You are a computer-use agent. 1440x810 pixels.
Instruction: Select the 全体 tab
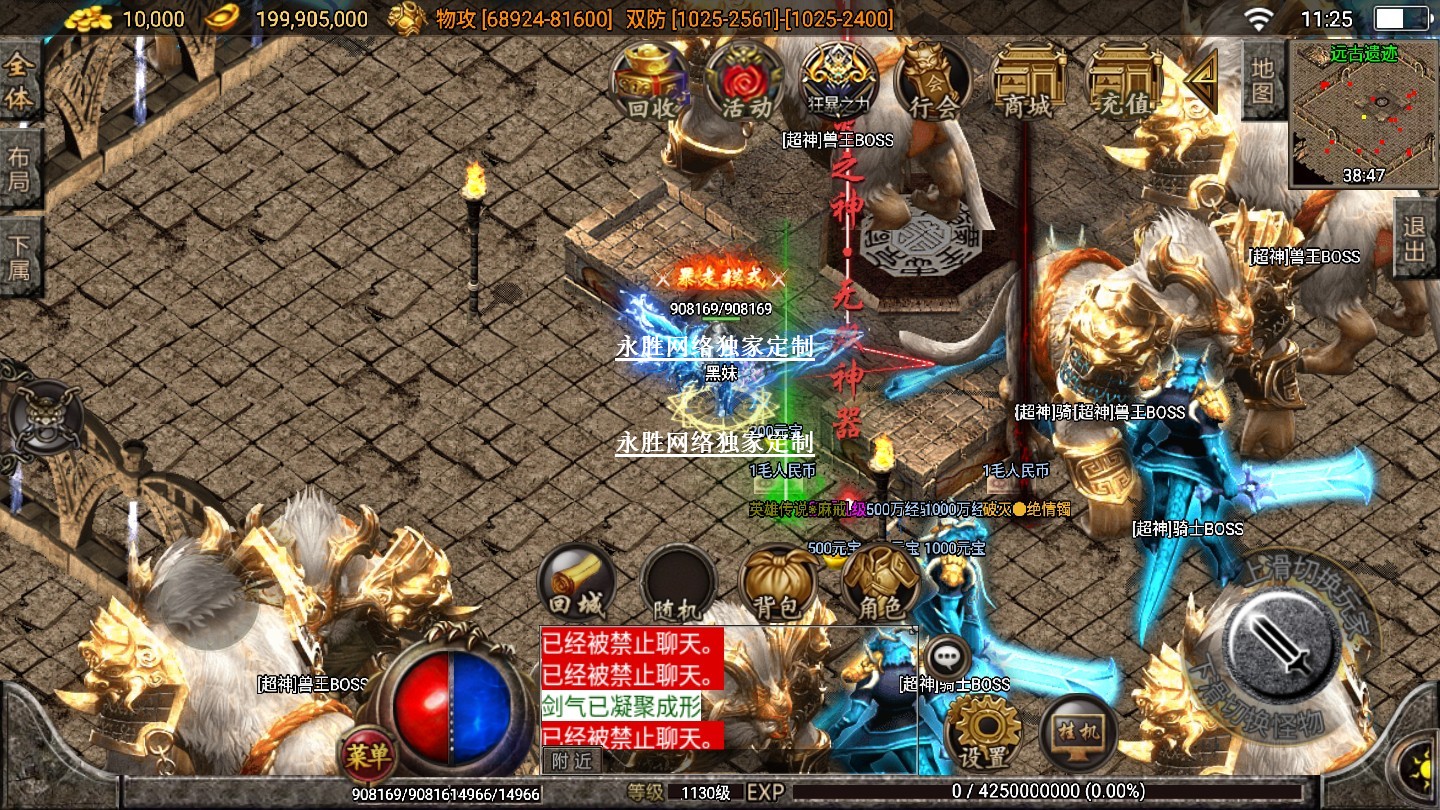(19, 82)
